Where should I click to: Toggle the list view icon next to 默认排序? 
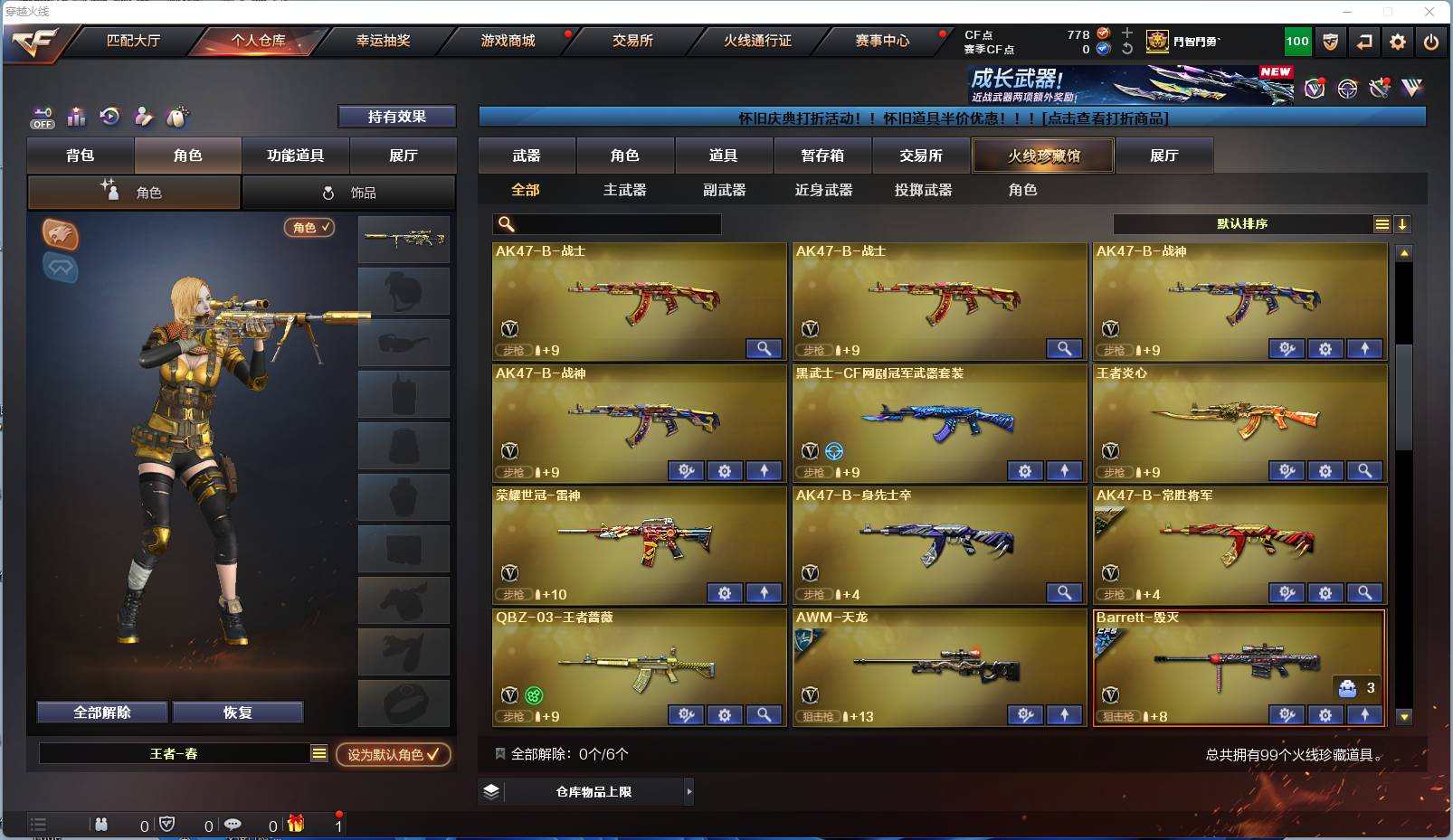1382,223
